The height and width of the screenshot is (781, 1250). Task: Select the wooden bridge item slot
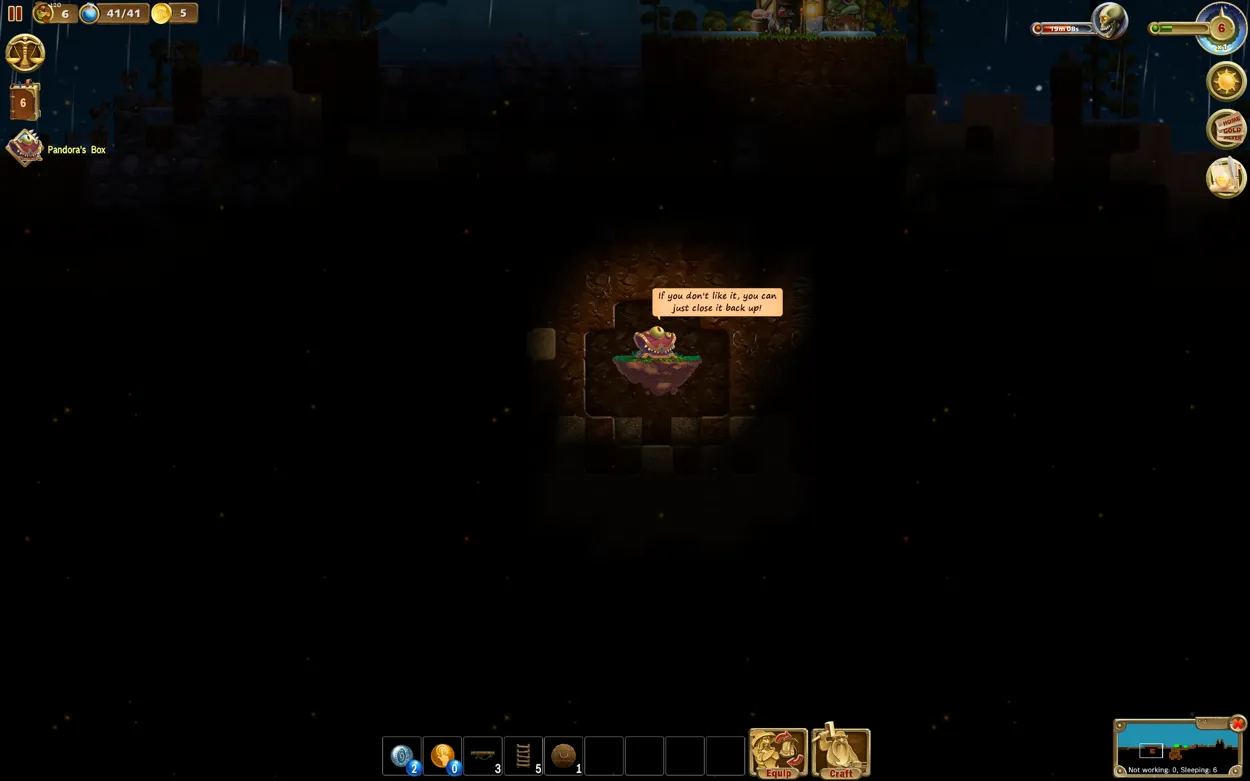[483, 756]
